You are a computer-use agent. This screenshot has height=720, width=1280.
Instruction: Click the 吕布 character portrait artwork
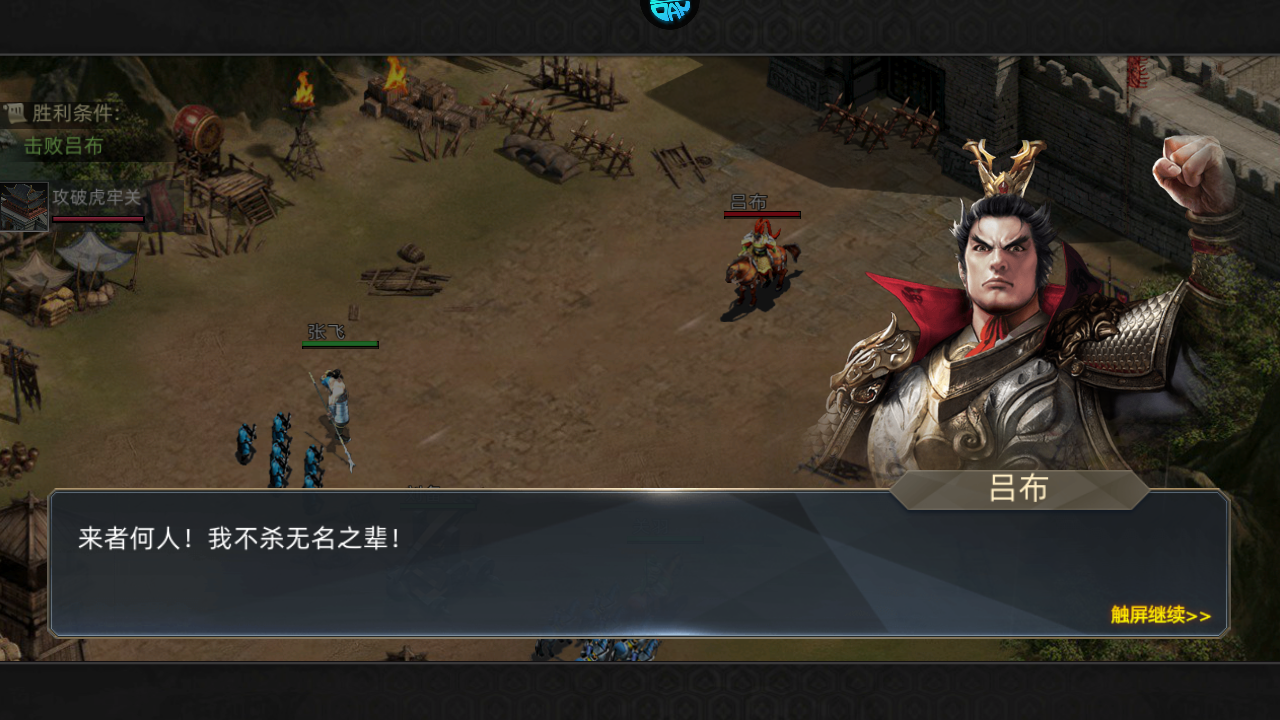pyautogui.click(x=1000, y=280)
